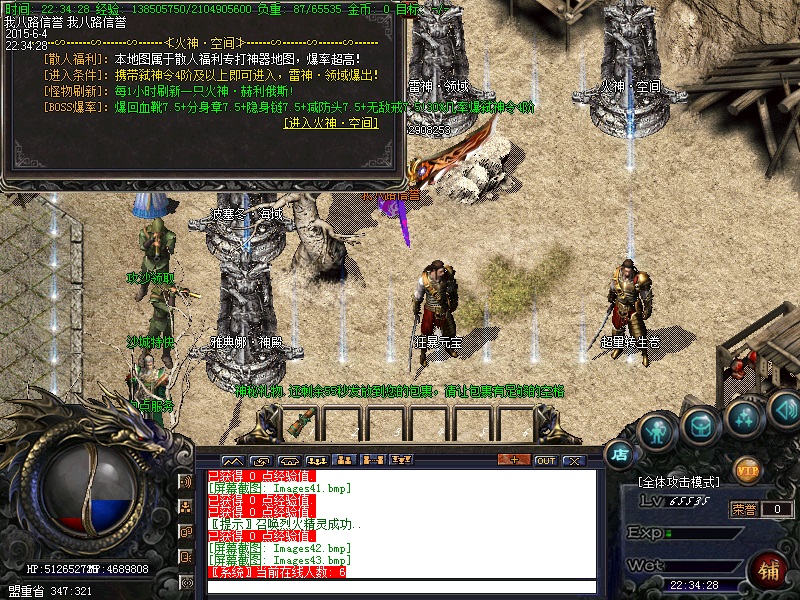Type in the chat input field
This screenshot has height=600, width=800.
pyautogui.click(x=400, y=587)
